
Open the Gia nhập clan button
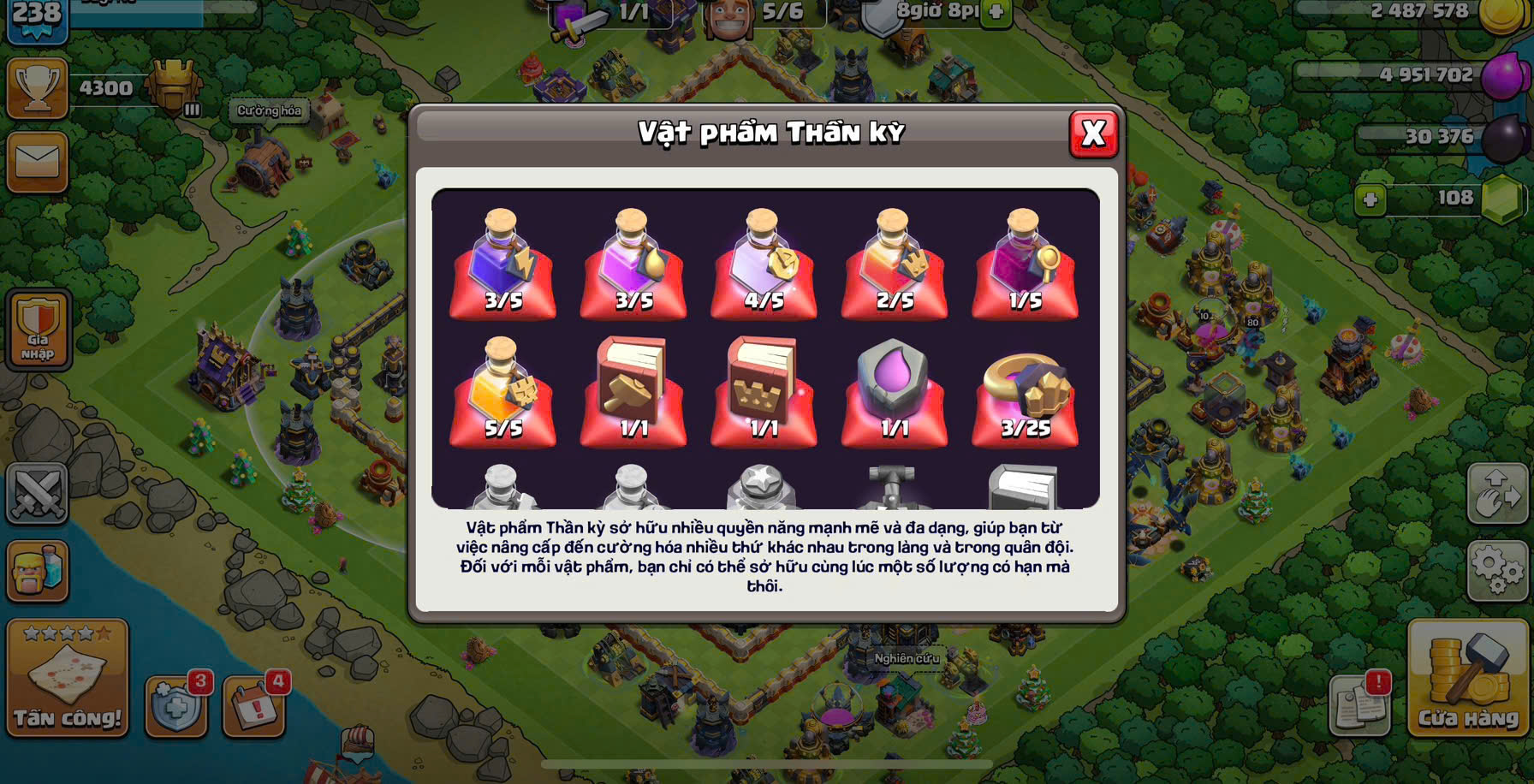[38, 330]
